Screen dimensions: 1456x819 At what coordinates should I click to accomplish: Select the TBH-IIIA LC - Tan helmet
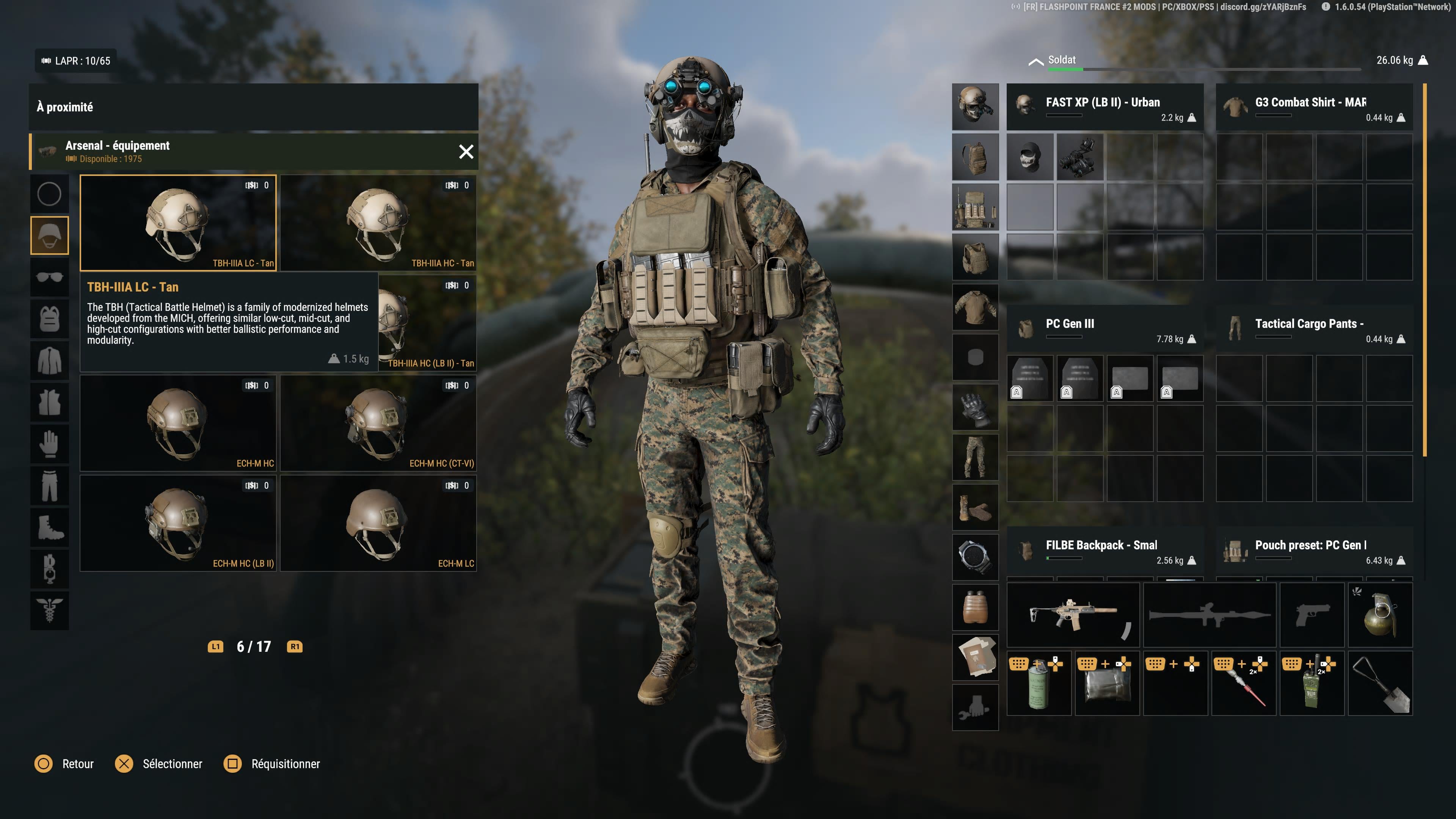(178, 223)
